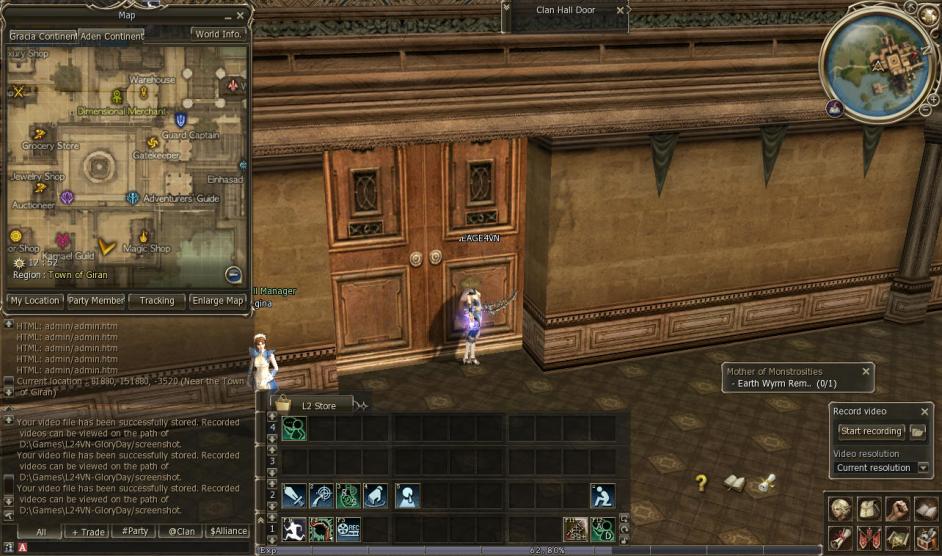This screenshot has width=942, height=556.
Task: Show Party Member locations on map
Action: click(x=96, y=300)
